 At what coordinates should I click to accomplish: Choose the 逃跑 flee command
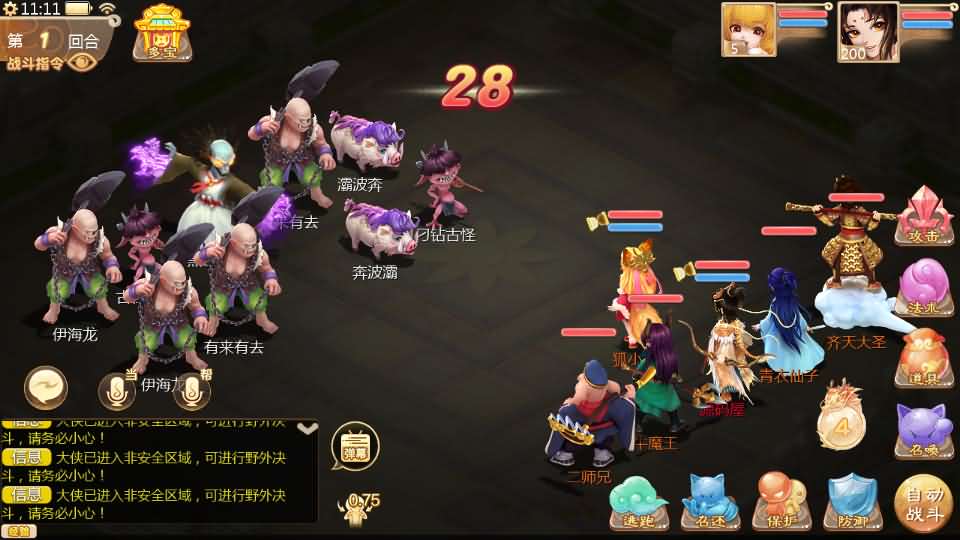tap(639, 502)
